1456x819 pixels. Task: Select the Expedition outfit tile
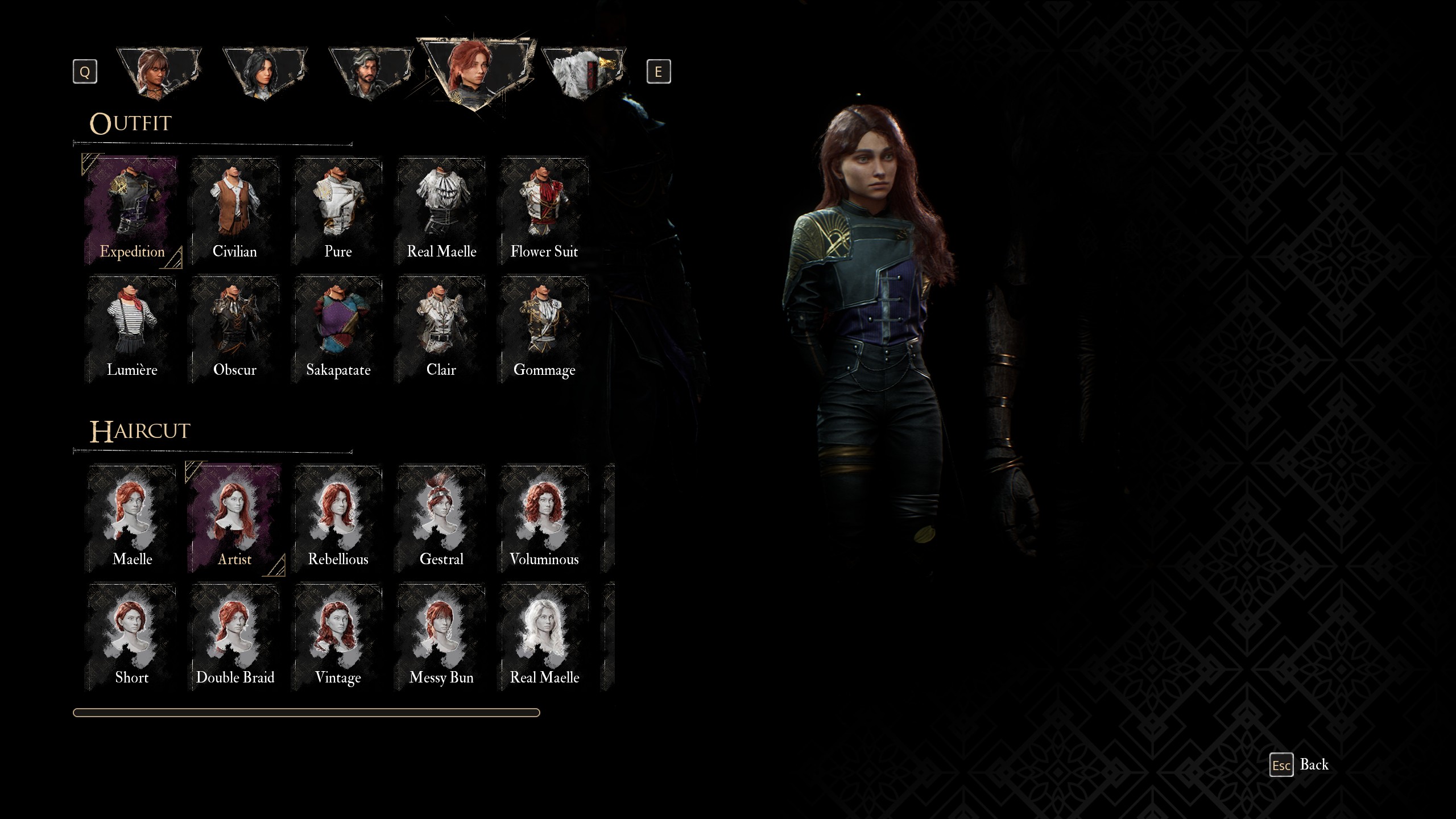(x=132, y=212)
